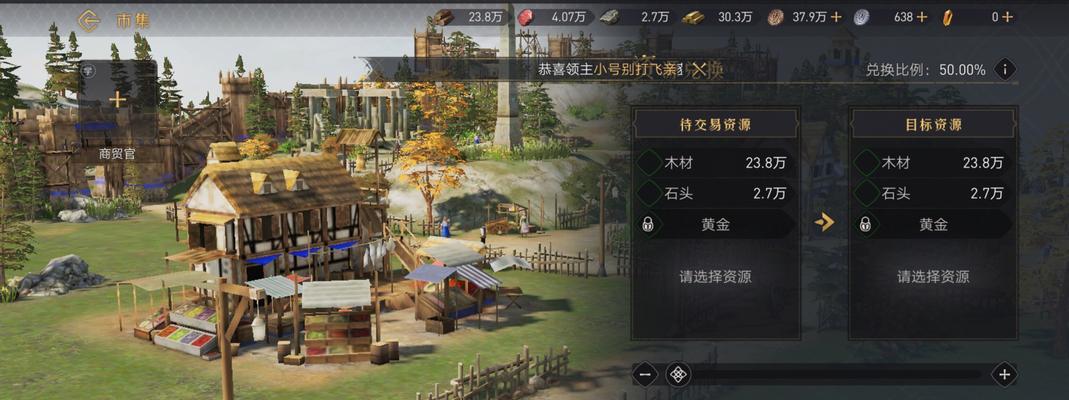This screenshot has width=1069, height=400.
Task: Open the 兑换比例 info tooltip
Action: pos(1004,69)
